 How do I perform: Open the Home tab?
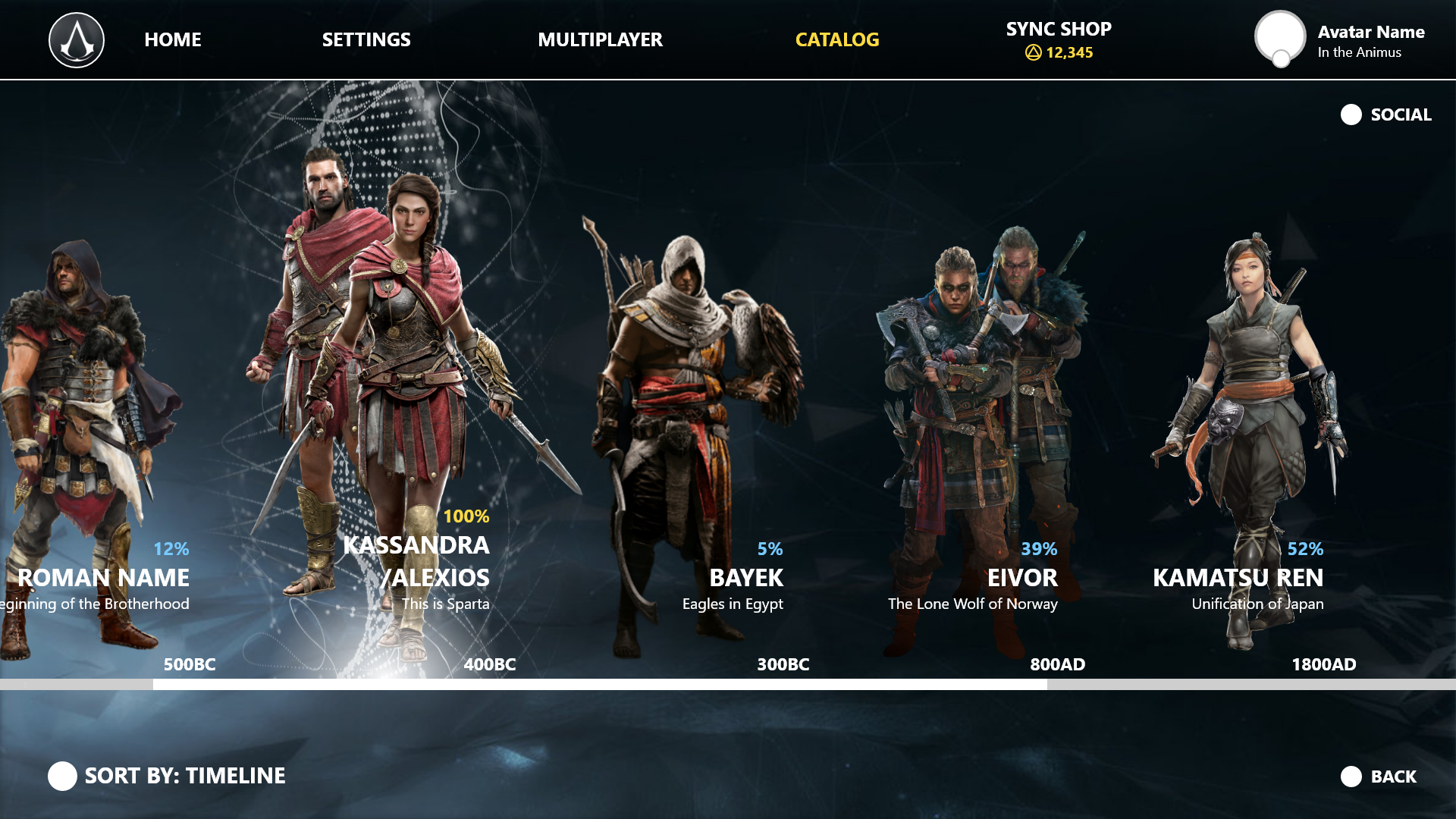point(173,39)
